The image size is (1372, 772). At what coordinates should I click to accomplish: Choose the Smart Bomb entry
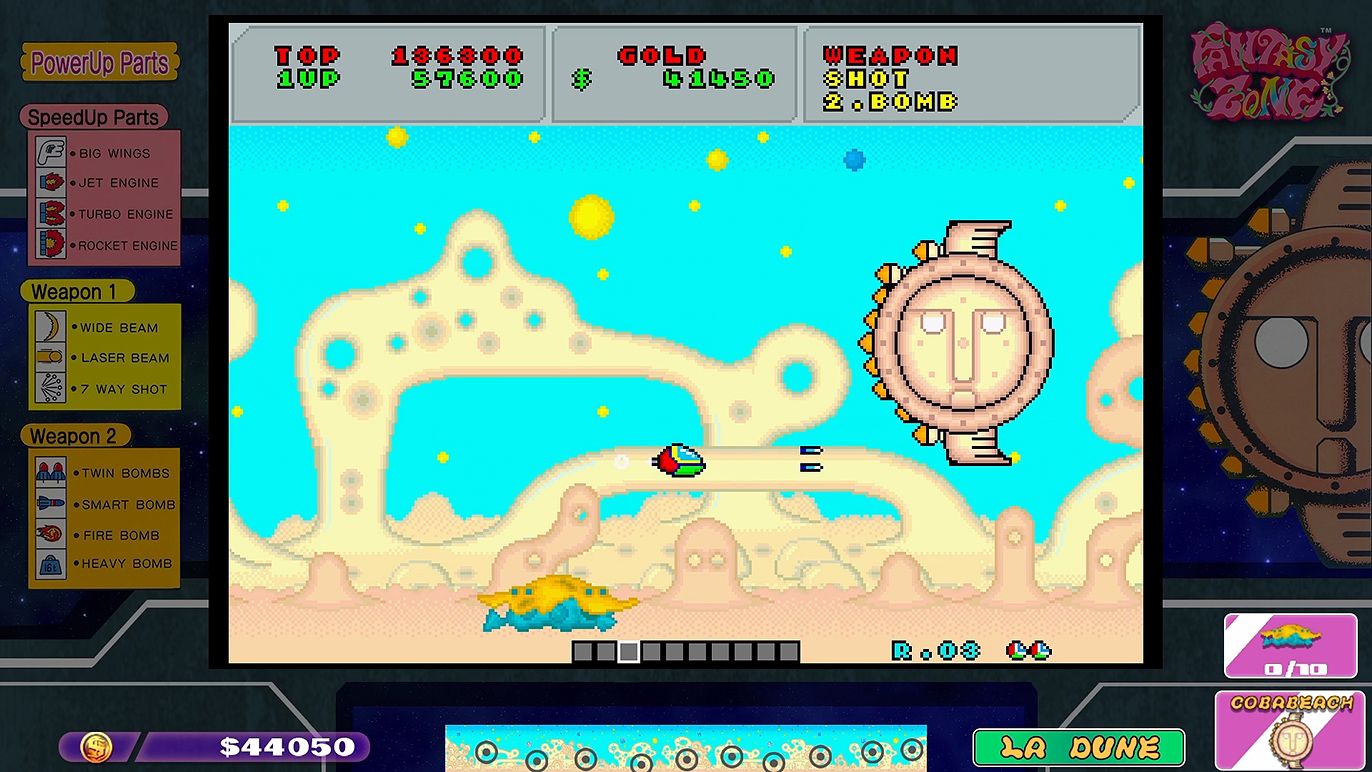[104, 504]
